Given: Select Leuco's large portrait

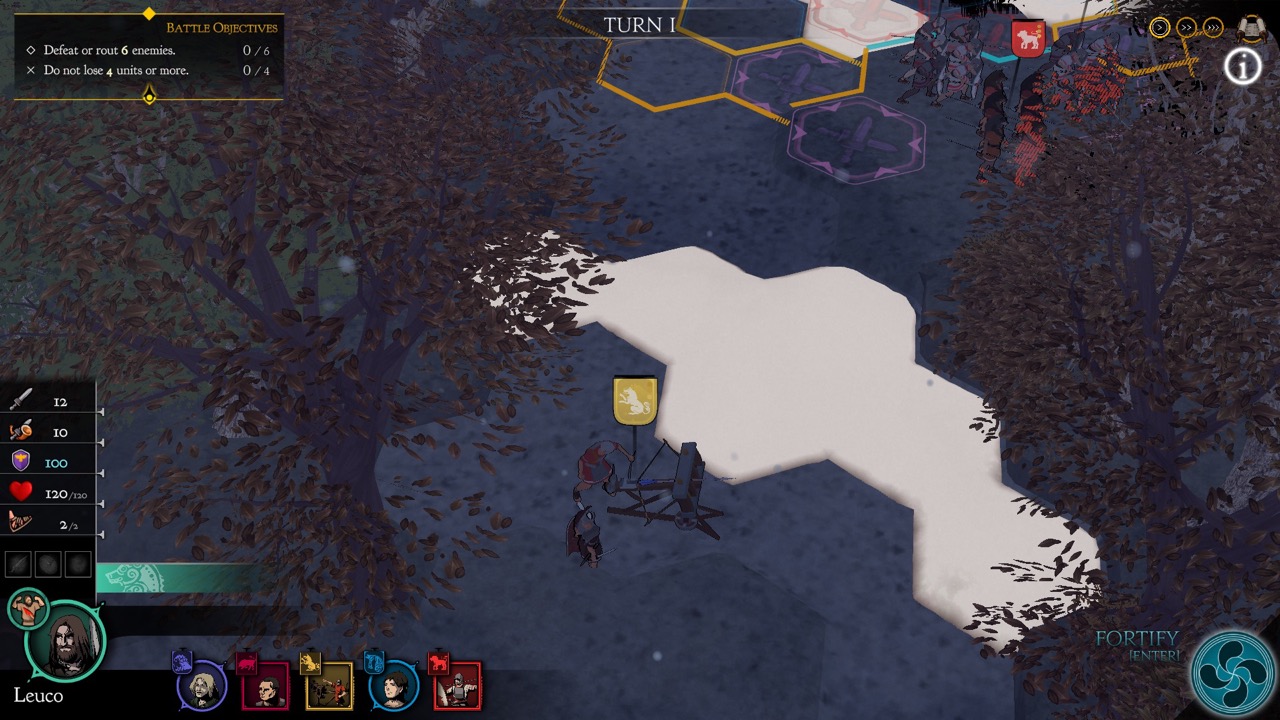Looking at the screenshot, I should click(x=65, y=643).
